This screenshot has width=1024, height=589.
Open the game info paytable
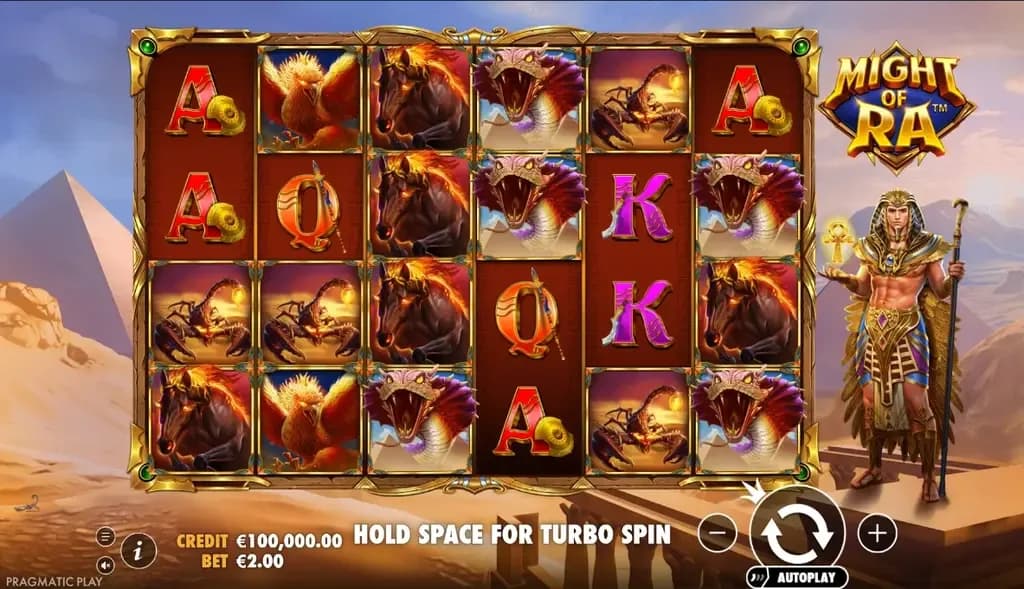(139, 549)
